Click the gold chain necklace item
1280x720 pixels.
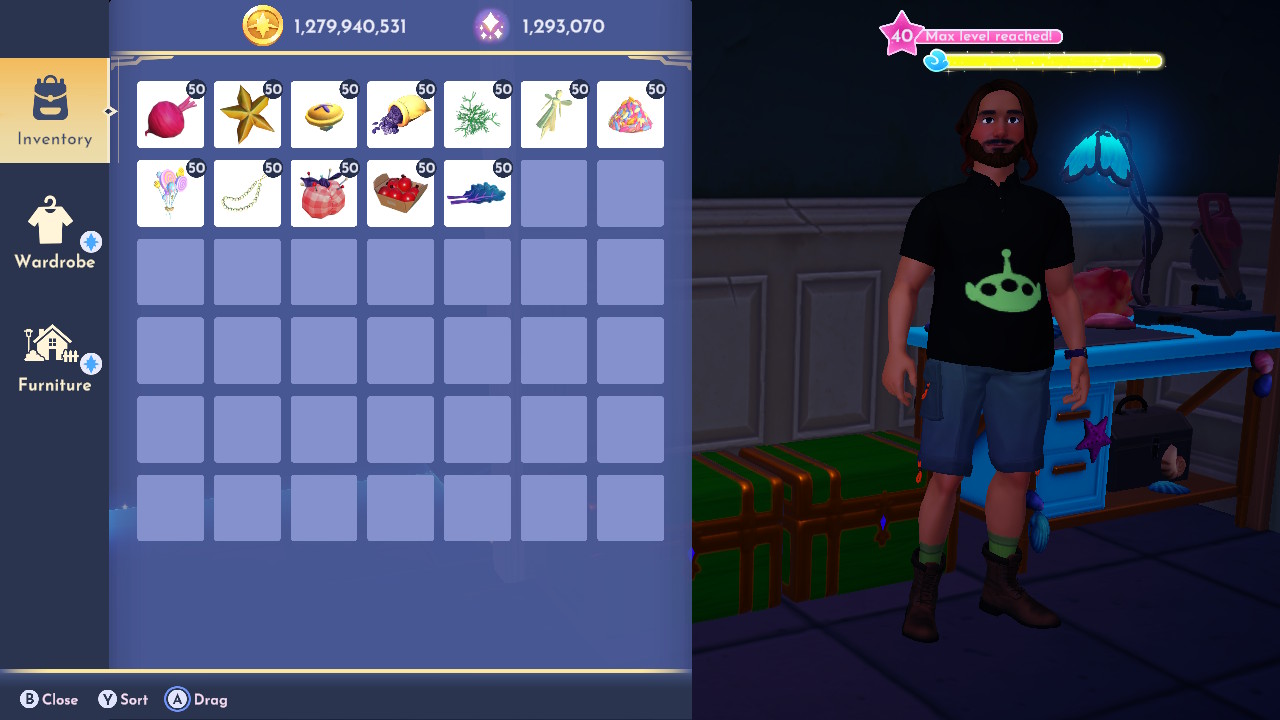(247, 193)
